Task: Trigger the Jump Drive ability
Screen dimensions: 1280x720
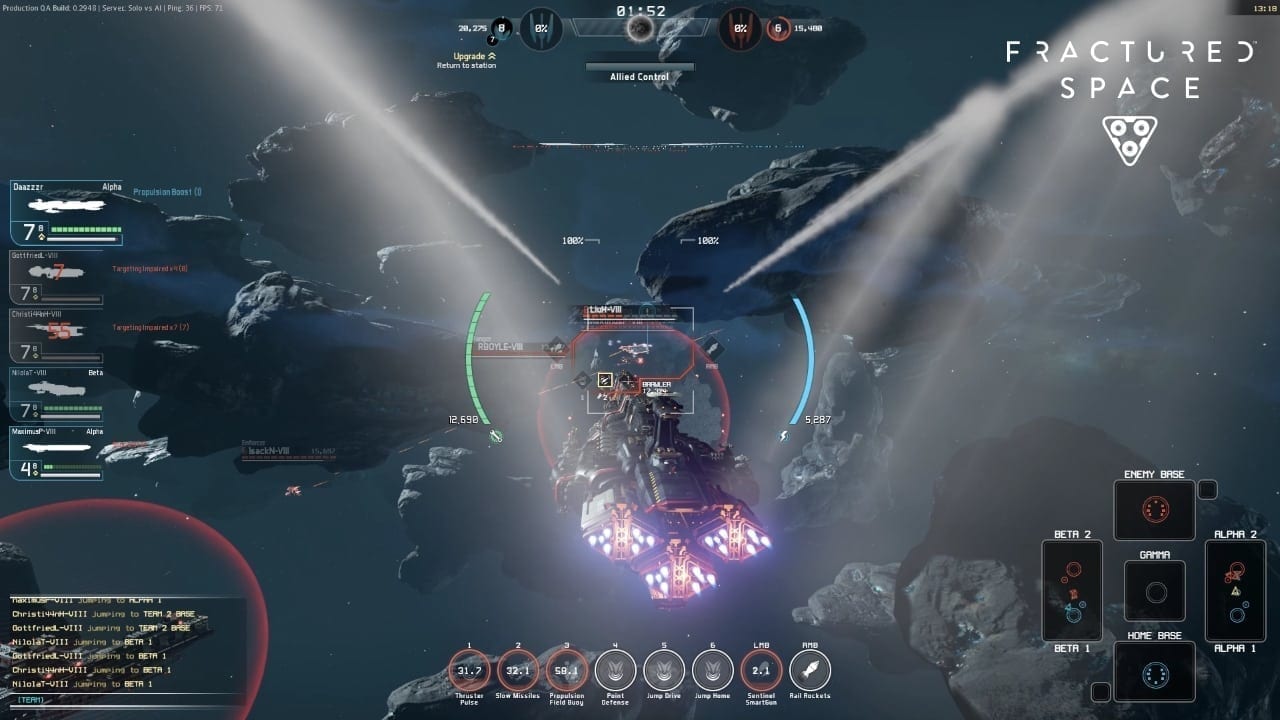Action: click(664, 670)
